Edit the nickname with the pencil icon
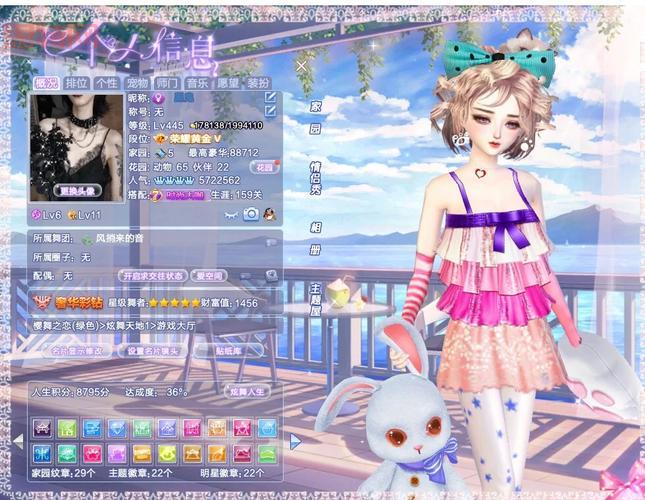Image resolution: width=645 pixels, height=500 pixels. (x=270, y=98)
